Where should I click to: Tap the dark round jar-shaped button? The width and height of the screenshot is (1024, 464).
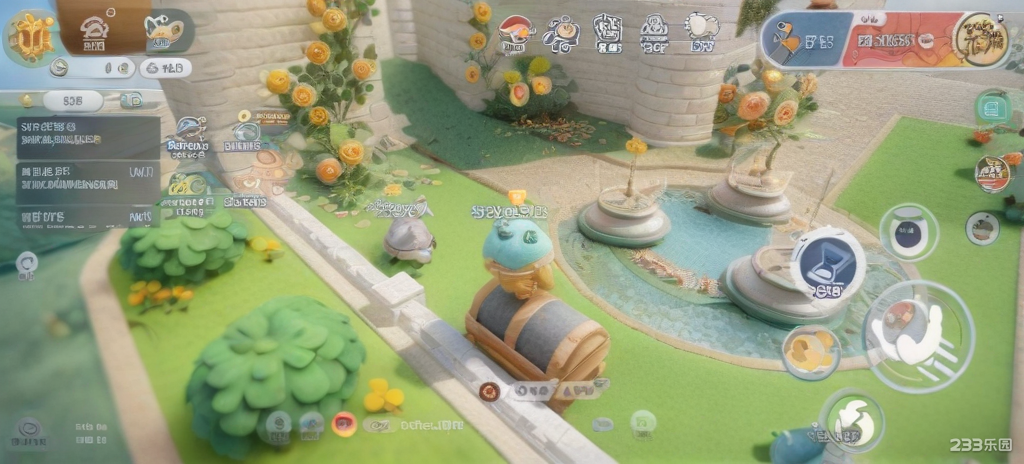pyautogui.click(x=908, y=231)
